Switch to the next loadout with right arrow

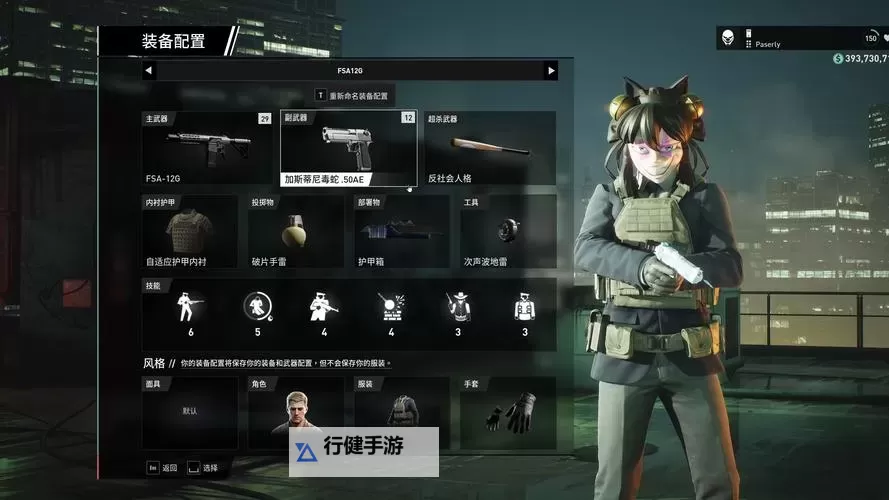click(550, 71)
